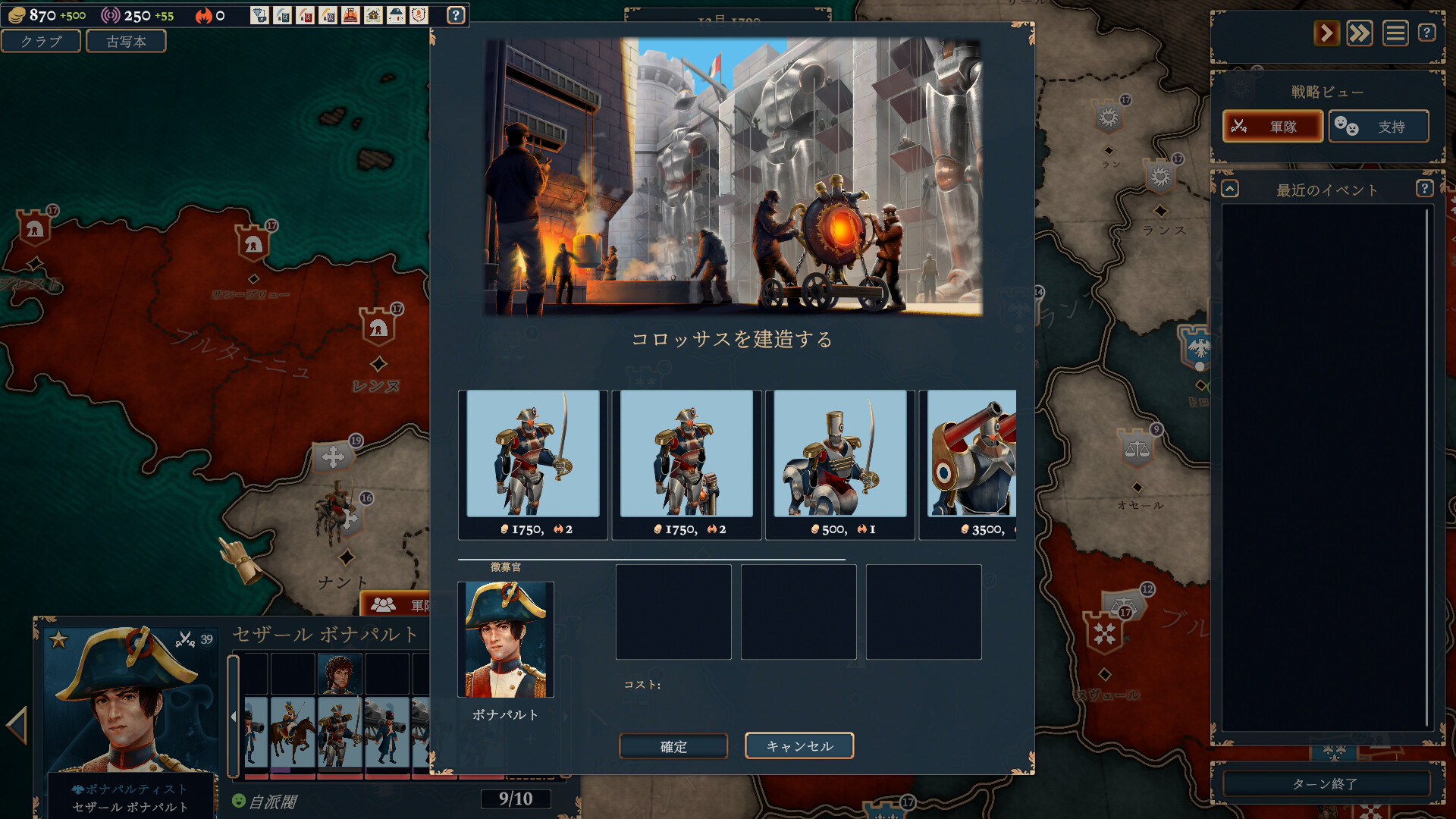The image size is (1456, 819).
Task: Select the cavalry horseman unit in the army
Action: click(x=293, y=733)
